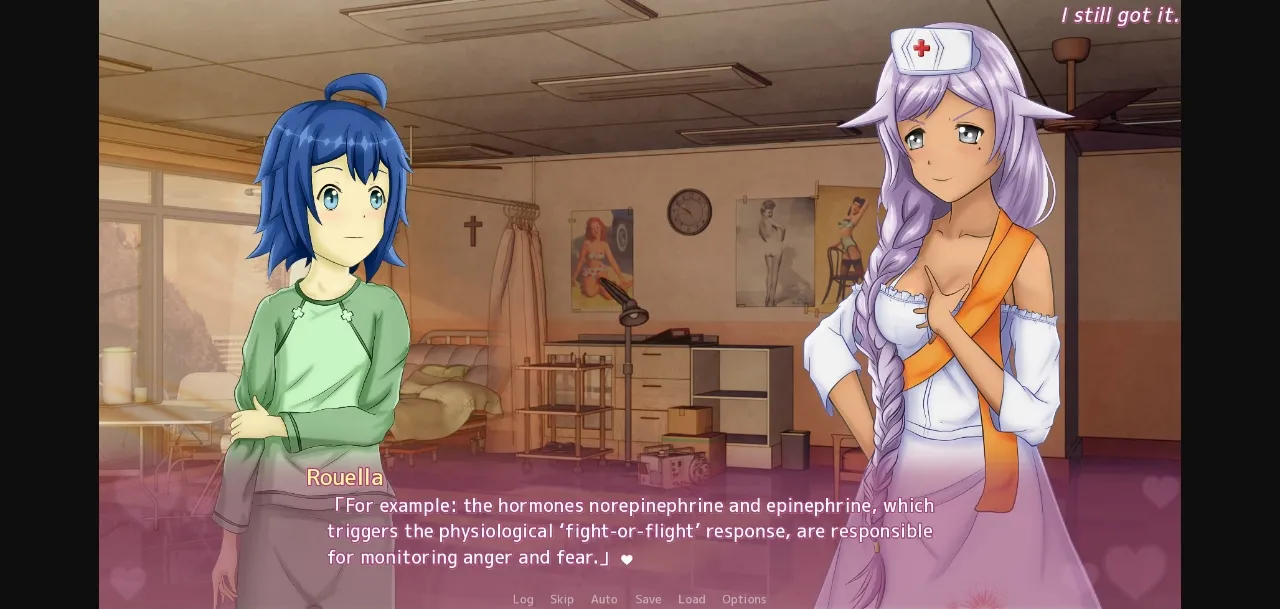Open the Save menu

click(x=648, y=599)
